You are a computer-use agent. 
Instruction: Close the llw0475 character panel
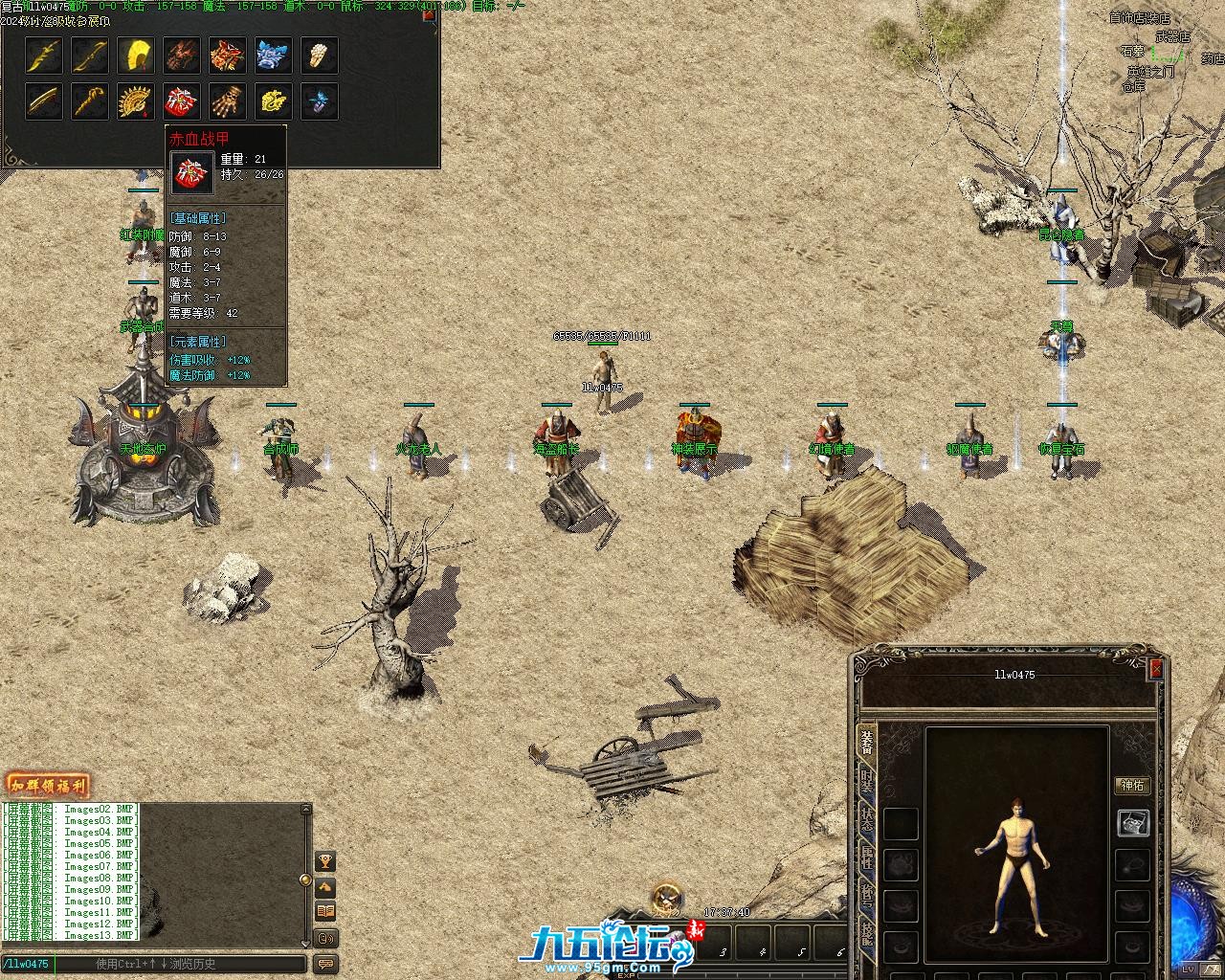click(x=1155, y=669)
